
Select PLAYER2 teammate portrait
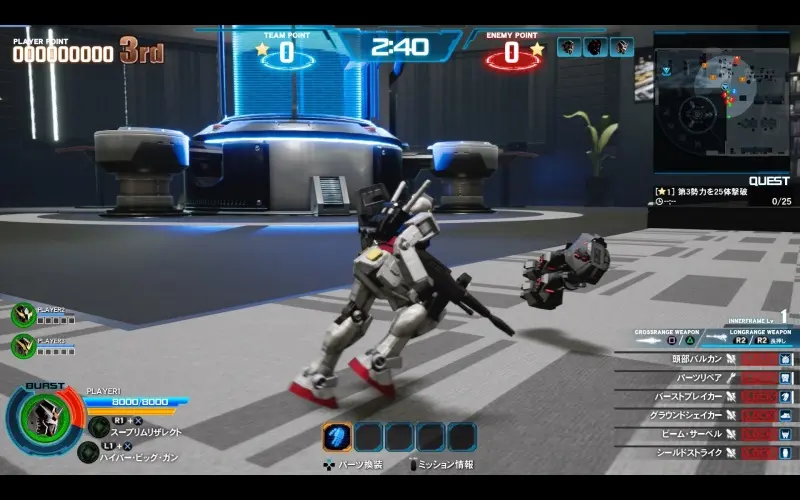pyautogui.click(x=22, y=315)
